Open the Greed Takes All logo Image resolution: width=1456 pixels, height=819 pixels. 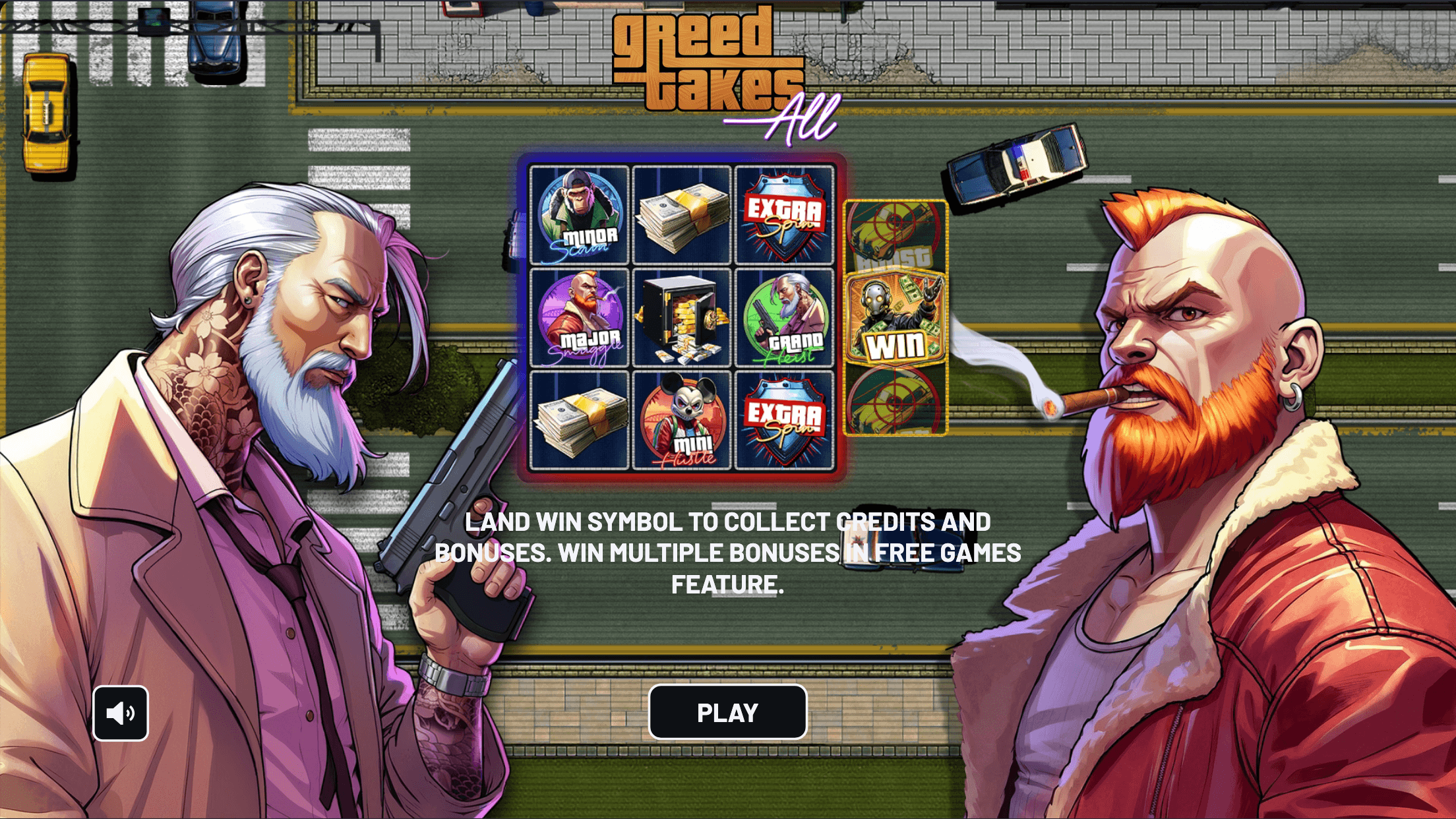click(706, 66)
